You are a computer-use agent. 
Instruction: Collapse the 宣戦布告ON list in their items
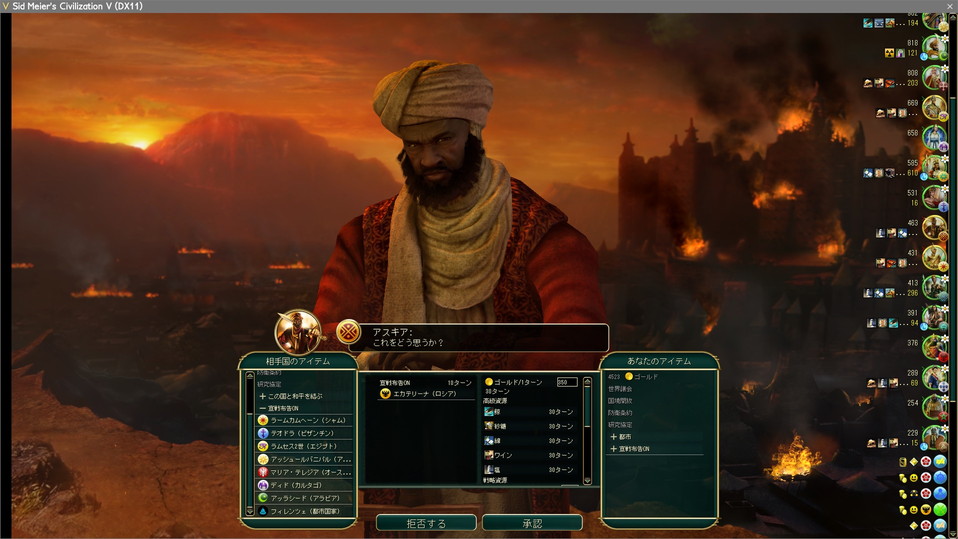(x=284, y=408)
